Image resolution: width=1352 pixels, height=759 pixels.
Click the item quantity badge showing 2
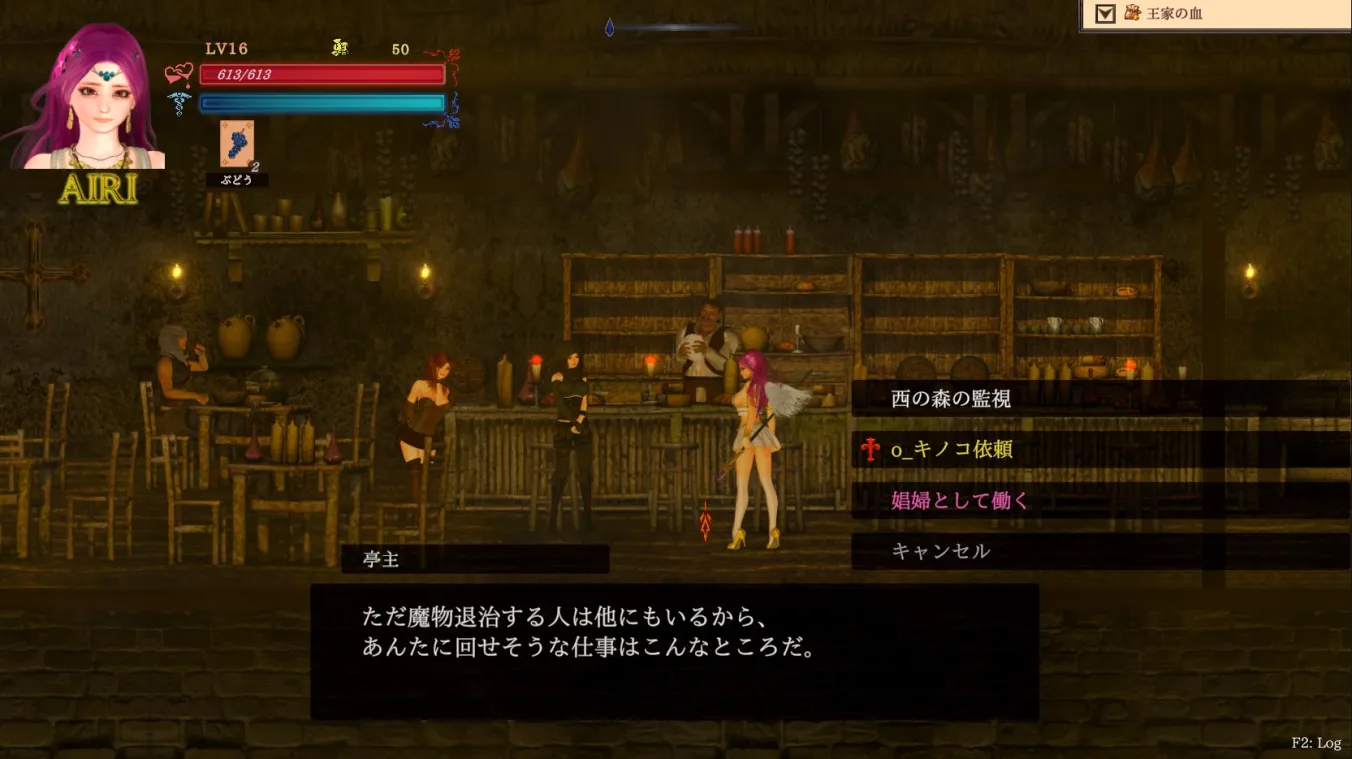pos(257,165)
